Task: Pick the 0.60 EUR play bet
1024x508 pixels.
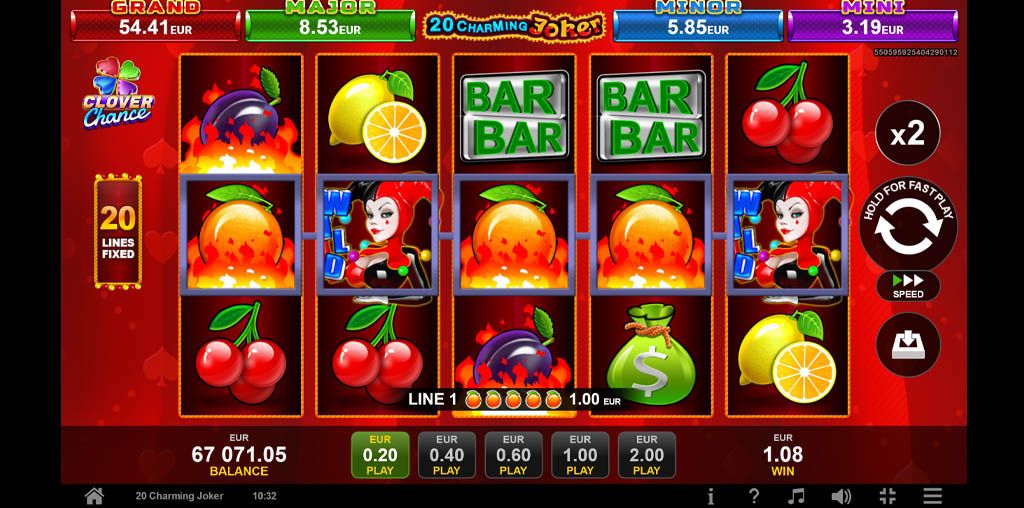Action: pos(513,455)
